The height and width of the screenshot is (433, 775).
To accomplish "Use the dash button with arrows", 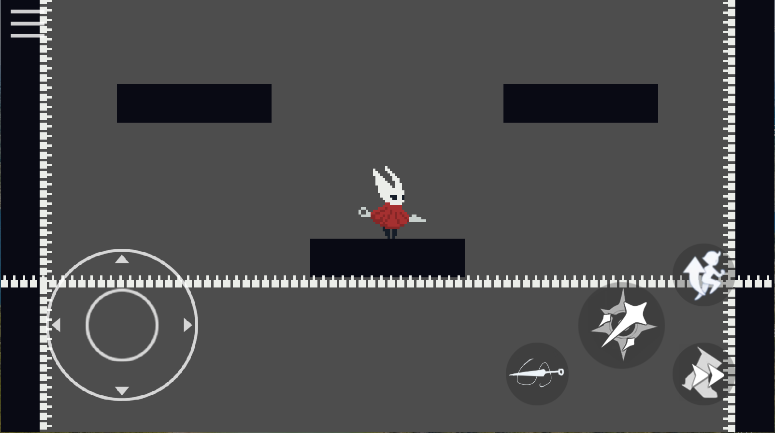I will 703,374.
